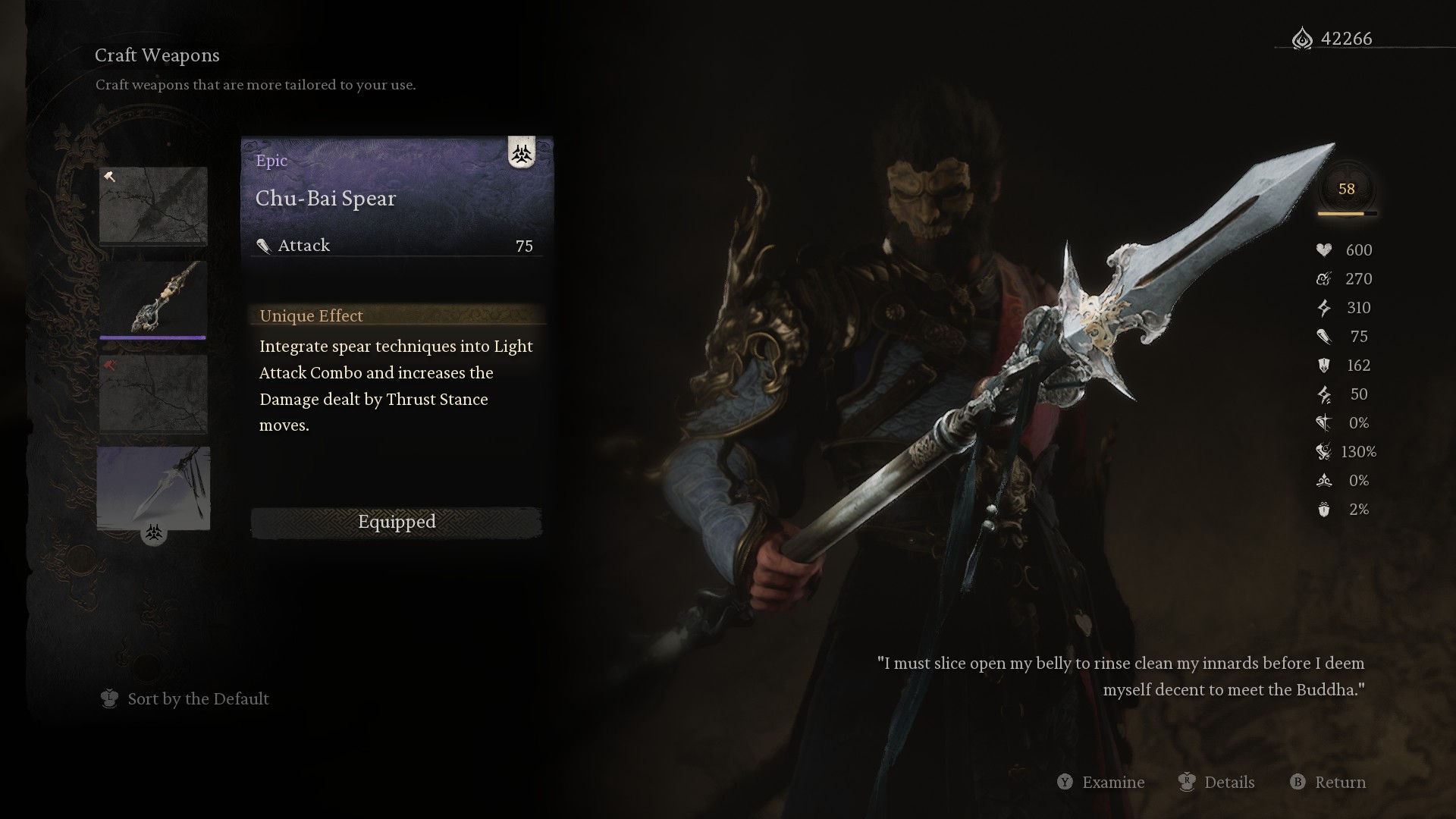Click the Stamina icon next to 310
This screenshot has height=819, width=1456.
point(1324,308)
